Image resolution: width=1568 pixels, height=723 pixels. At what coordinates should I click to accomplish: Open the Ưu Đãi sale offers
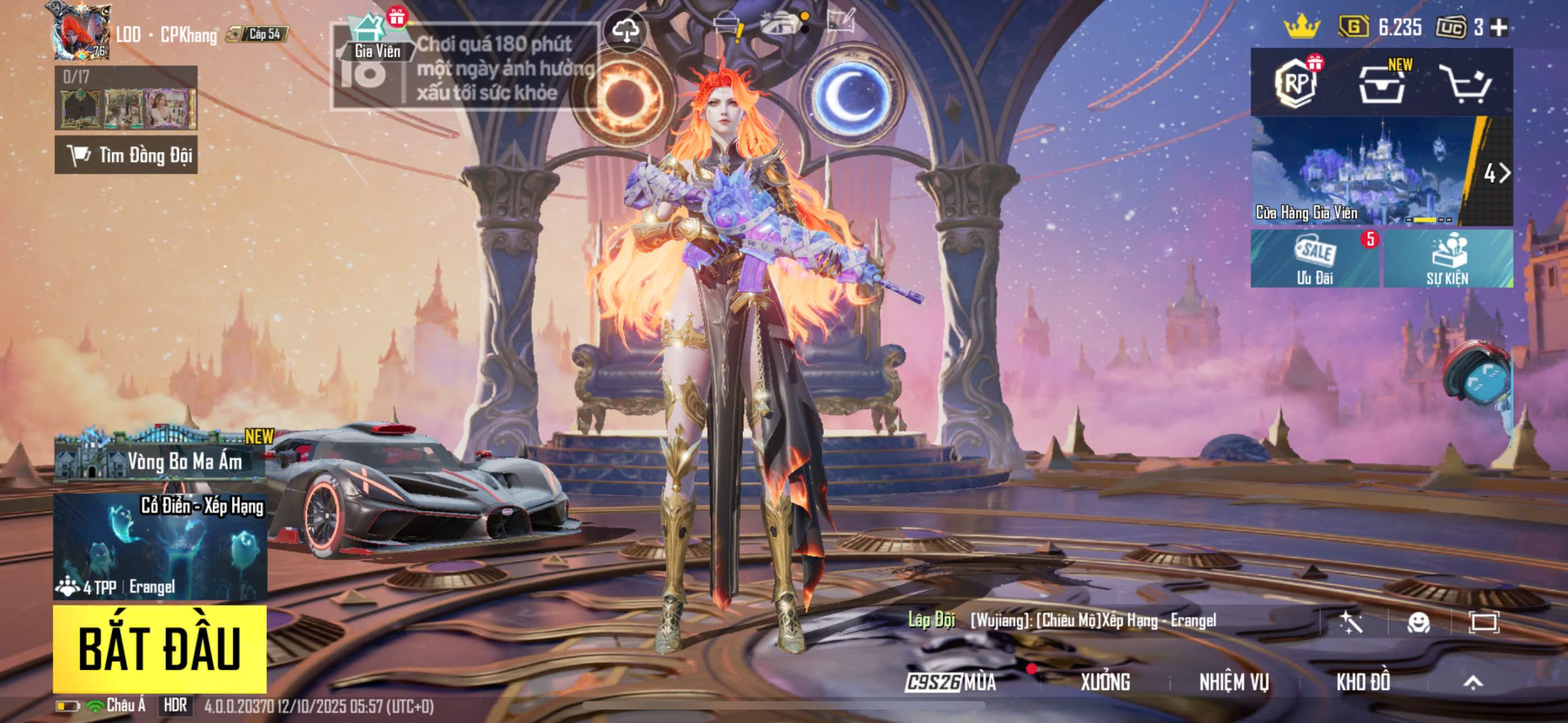1314,260
